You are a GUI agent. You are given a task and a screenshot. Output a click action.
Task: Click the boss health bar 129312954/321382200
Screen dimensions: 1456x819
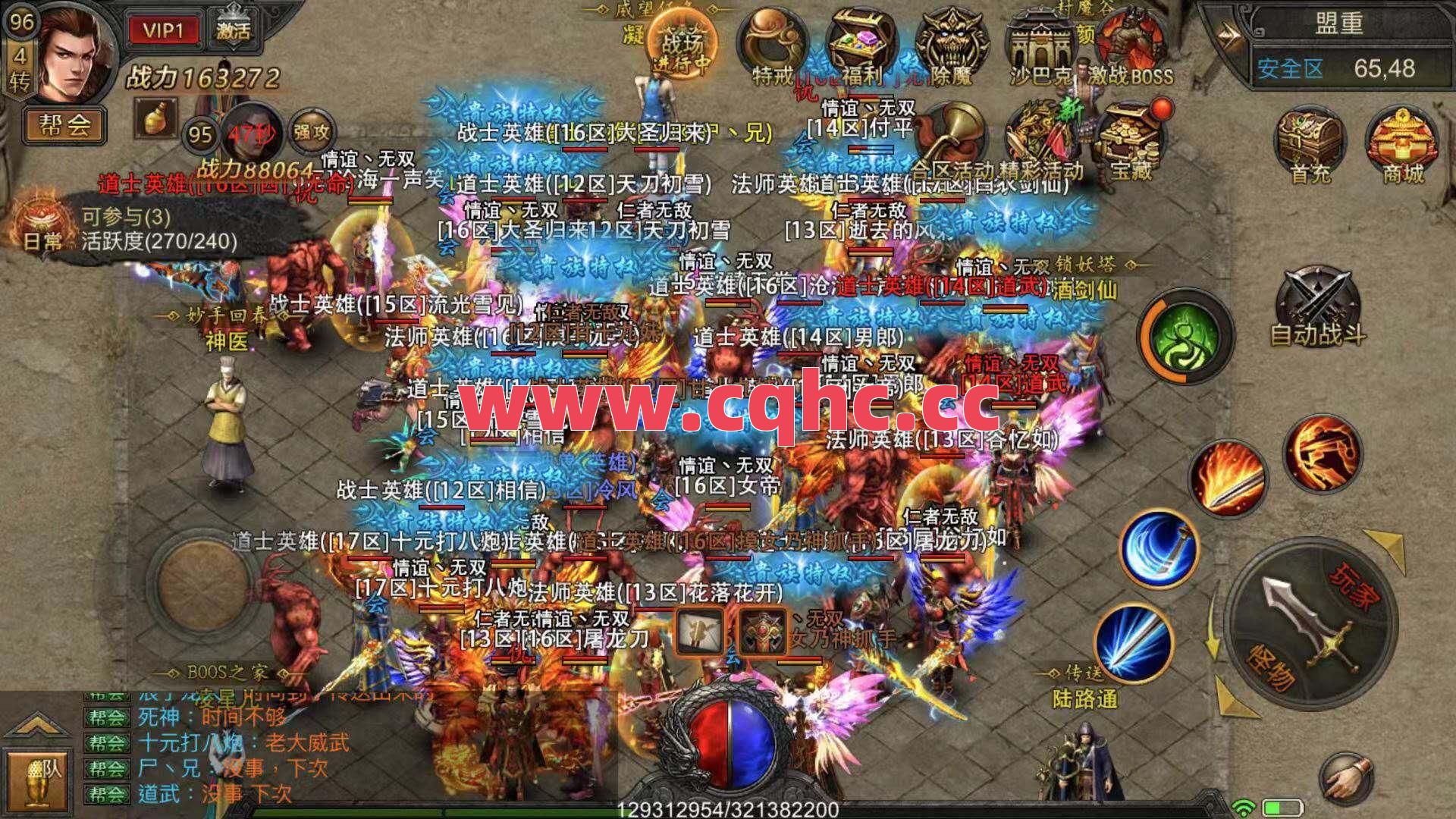(728, 808)
